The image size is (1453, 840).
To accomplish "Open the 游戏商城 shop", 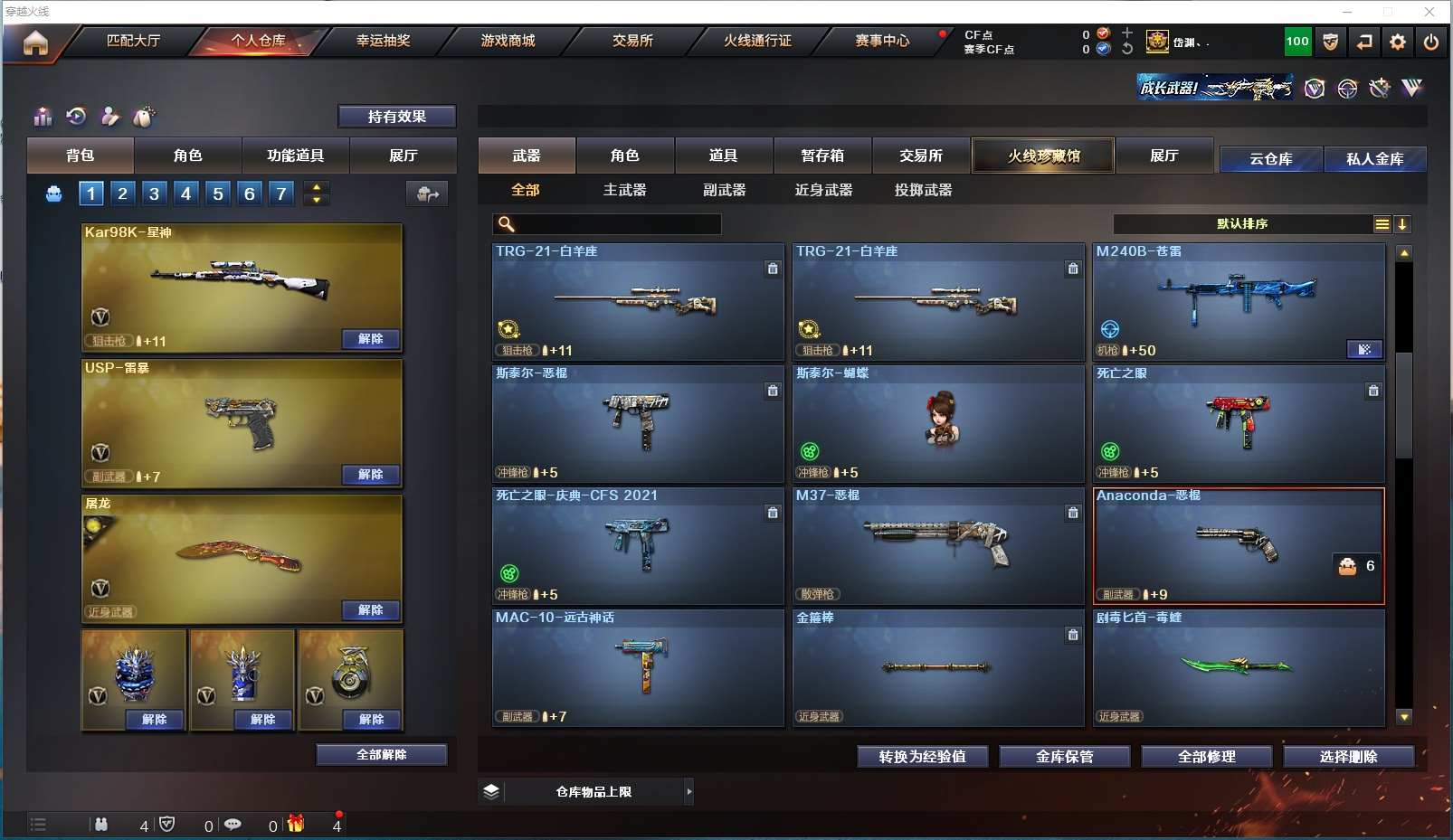I will 508,41.
